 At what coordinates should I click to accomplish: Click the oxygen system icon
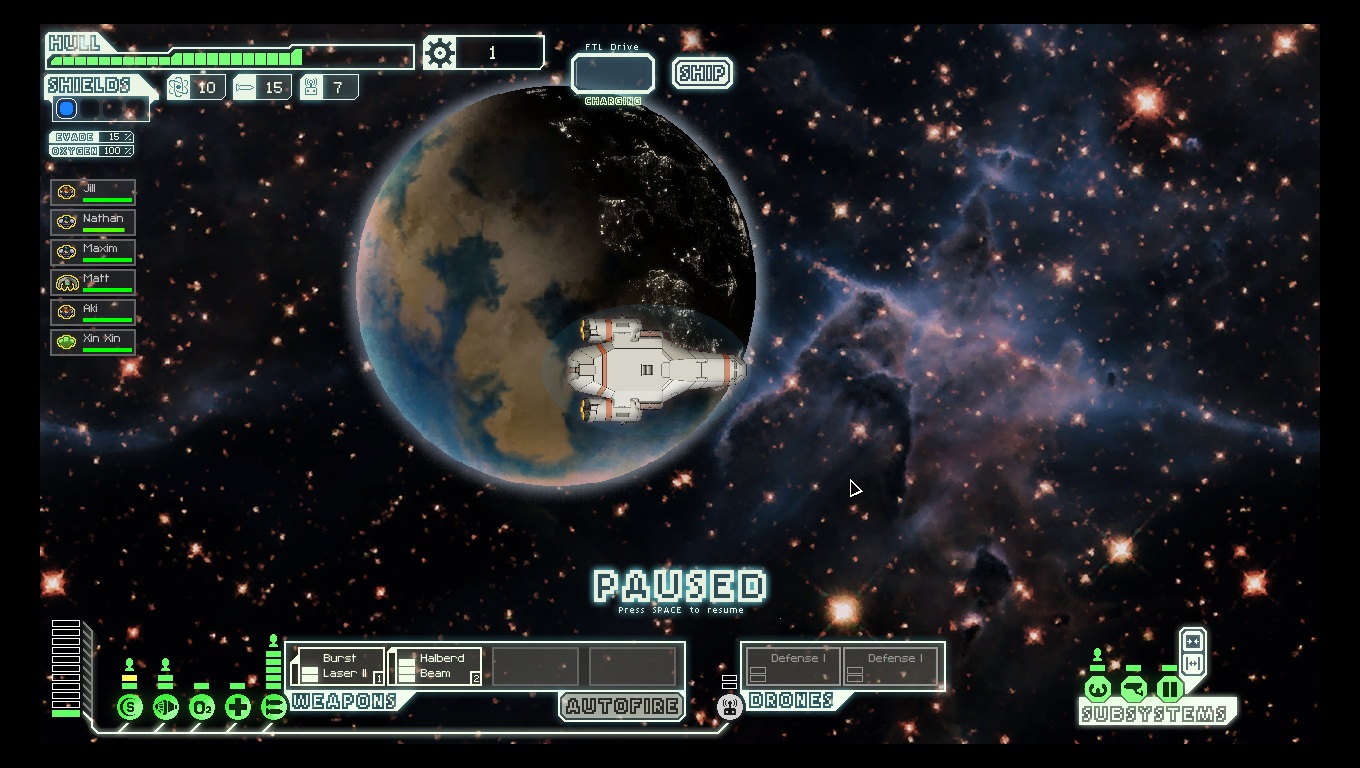202,707
